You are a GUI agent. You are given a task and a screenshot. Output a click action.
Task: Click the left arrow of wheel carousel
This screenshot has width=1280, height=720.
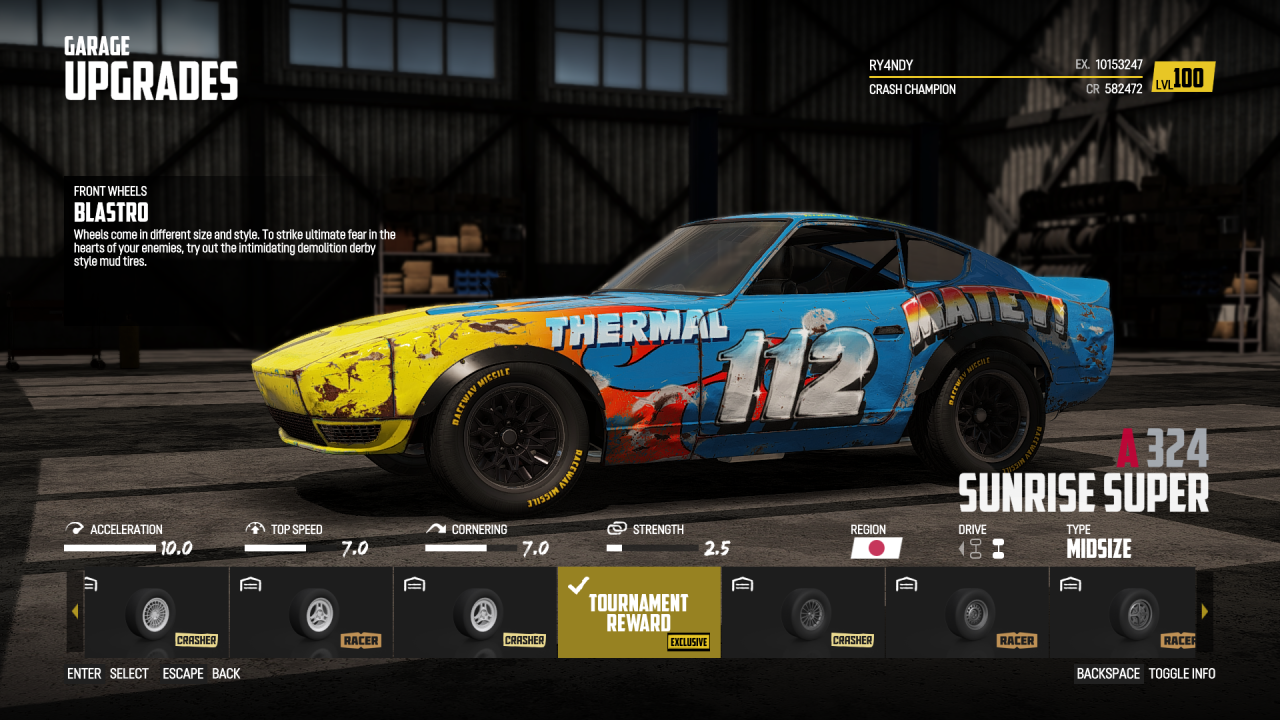(75, 612)
